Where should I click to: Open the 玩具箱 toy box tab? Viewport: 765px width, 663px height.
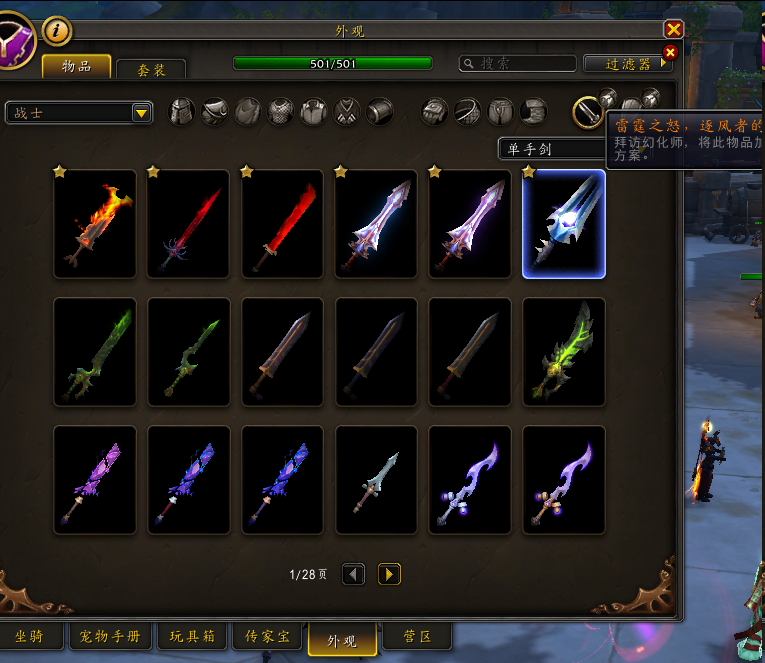pyautogui.click(x=190, y=637)
